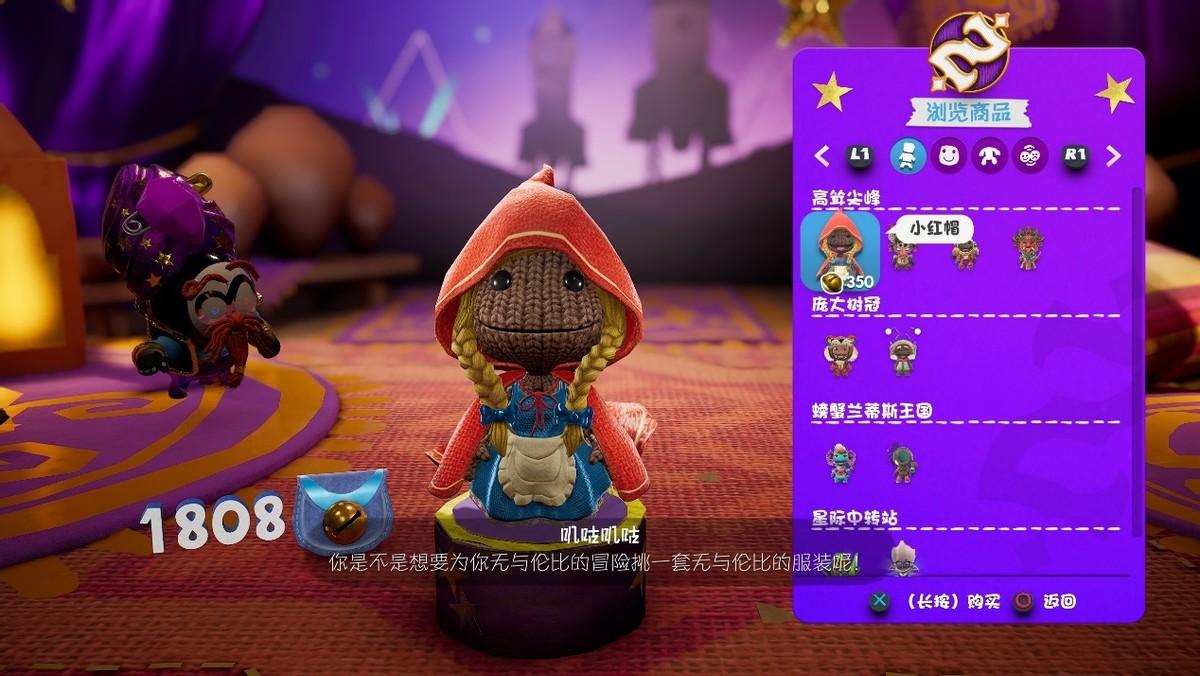Viewport: 1200px width, 676px height.
Task: Select the Little Red Riding Hood costume (350)
Action: coord(840,250)
